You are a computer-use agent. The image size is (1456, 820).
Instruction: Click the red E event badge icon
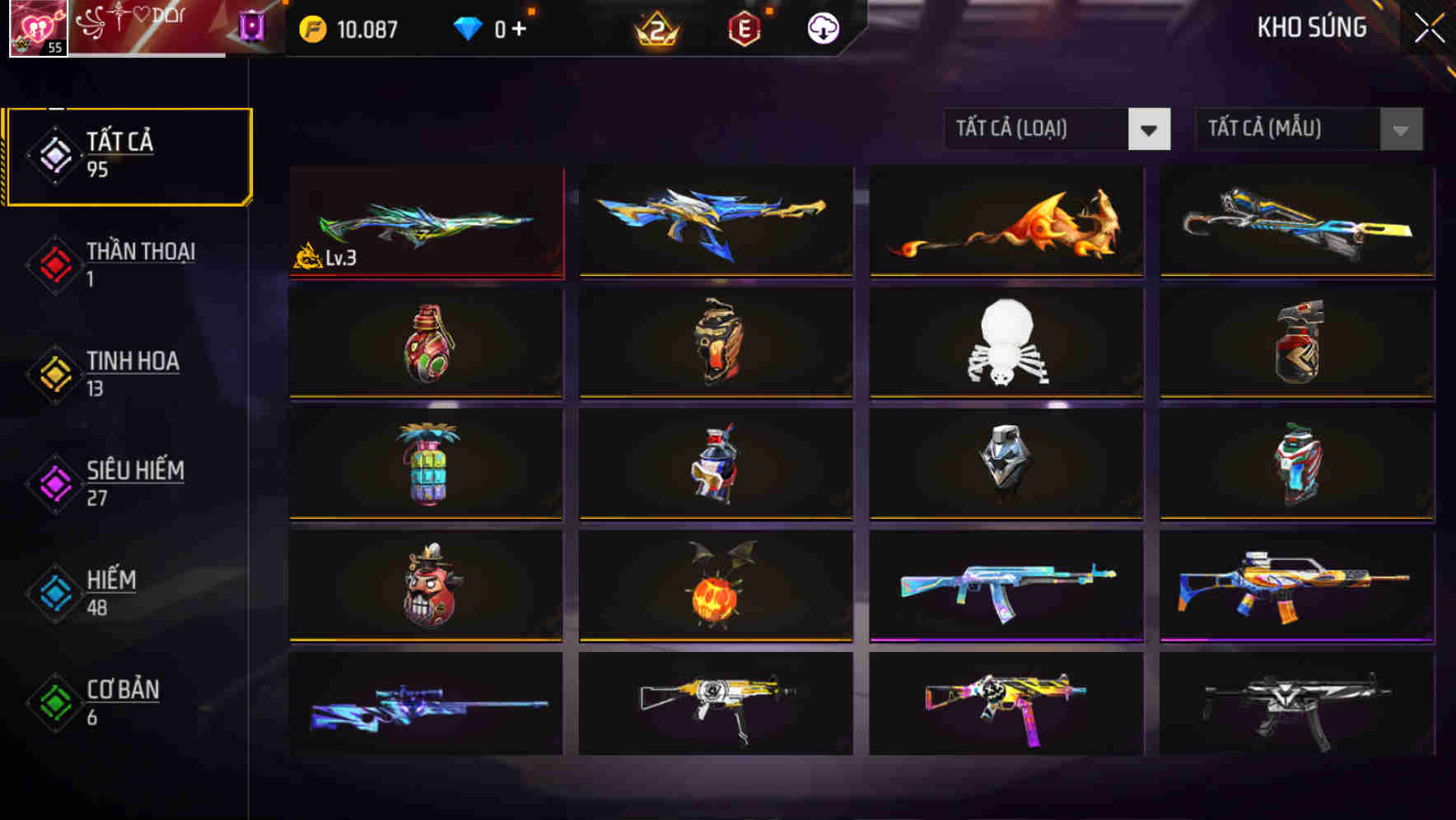pyautogui.click(x=744, y=27)
